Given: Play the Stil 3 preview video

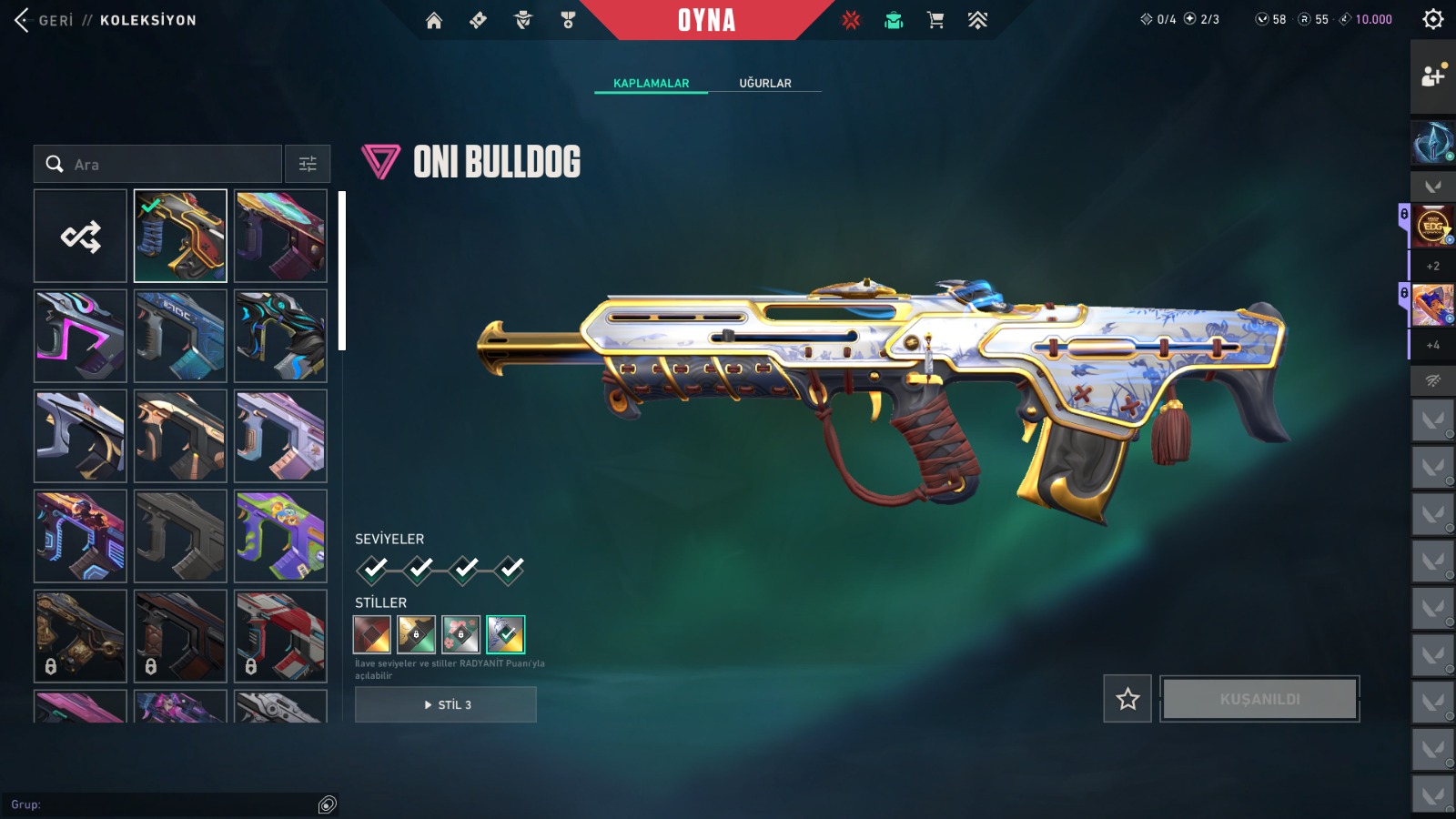Looking at the screenshot, I should tap(446, 704).
